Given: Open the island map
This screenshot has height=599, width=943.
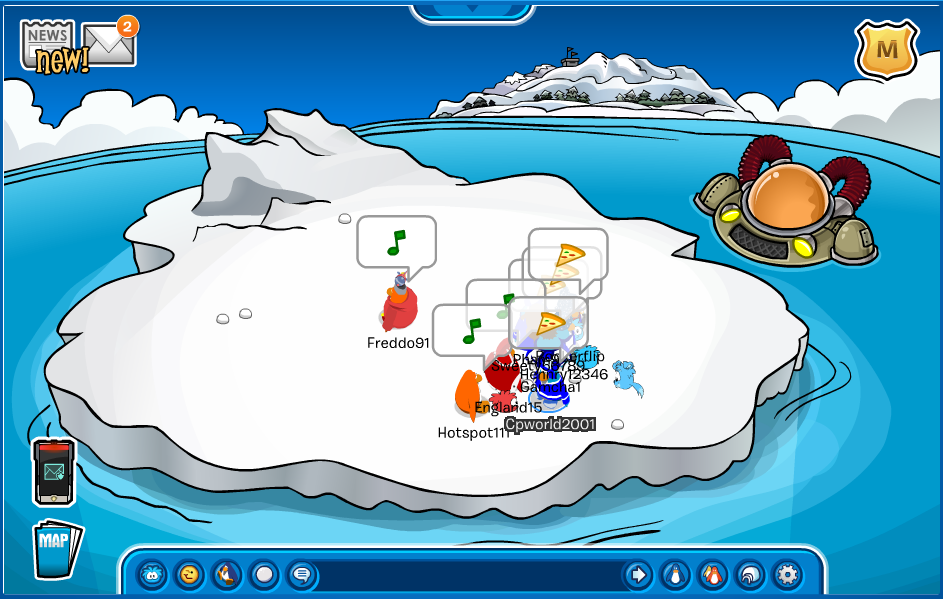Looking at the screenshot, I should pyautogui.click(x=56, y=549).
